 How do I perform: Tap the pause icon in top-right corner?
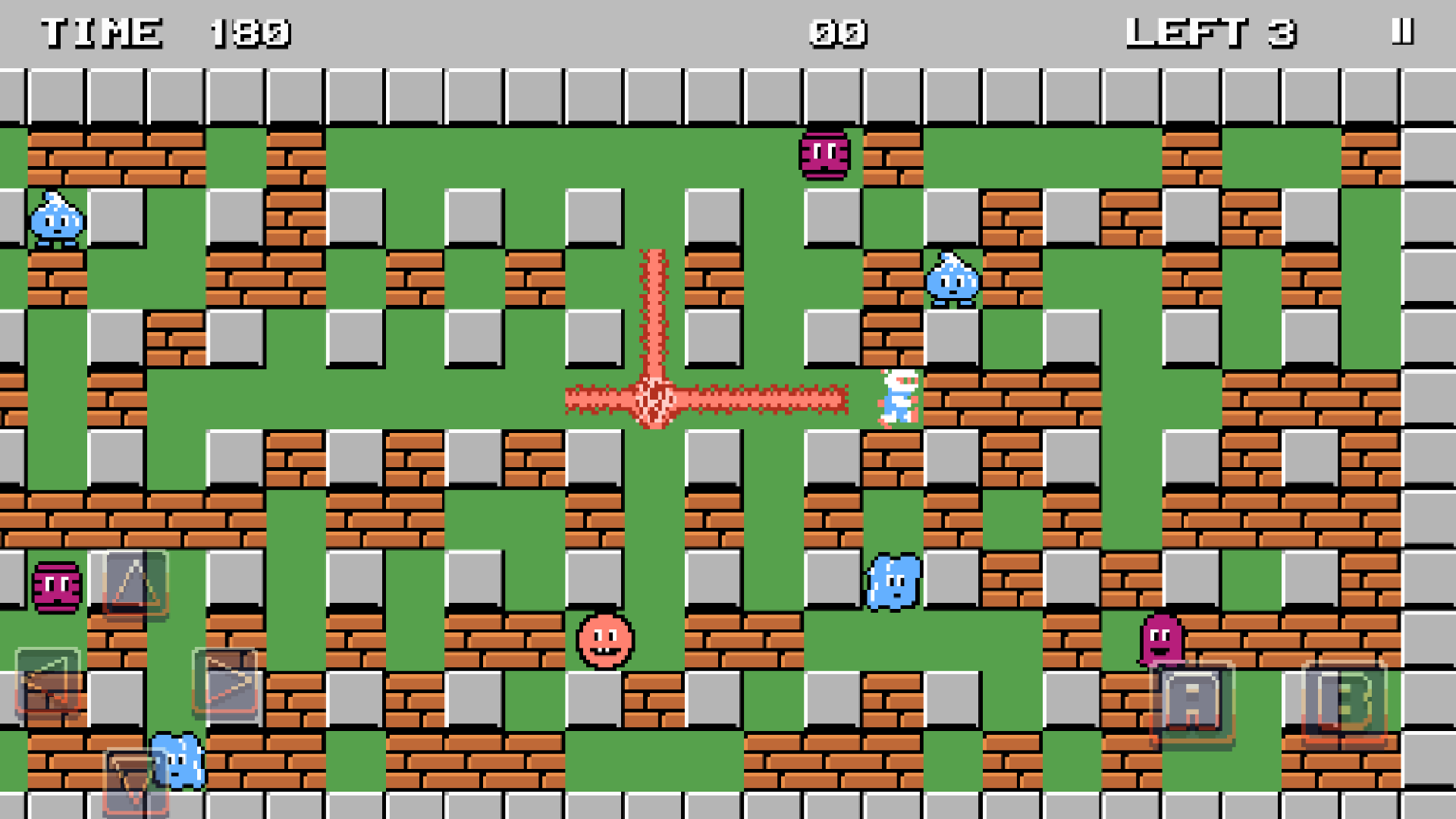point(1403,32)
